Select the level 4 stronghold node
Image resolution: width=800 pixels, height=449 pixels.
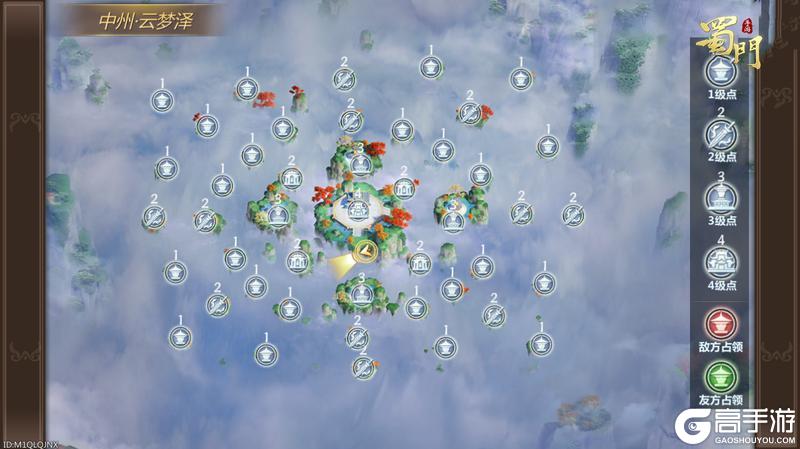tap(358, 210)
